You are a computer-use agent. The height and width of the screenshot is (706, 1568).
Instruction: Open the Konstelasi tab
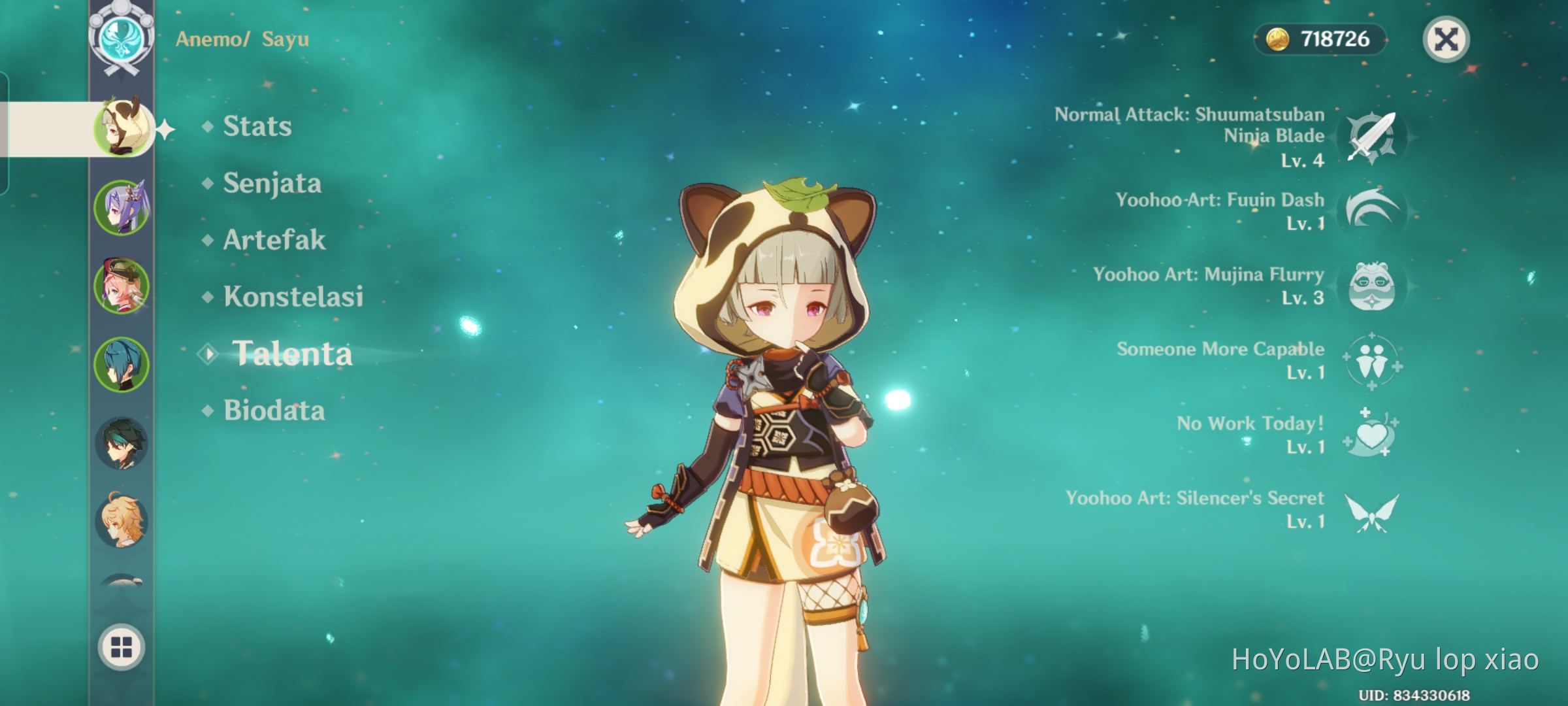[294, 297]
